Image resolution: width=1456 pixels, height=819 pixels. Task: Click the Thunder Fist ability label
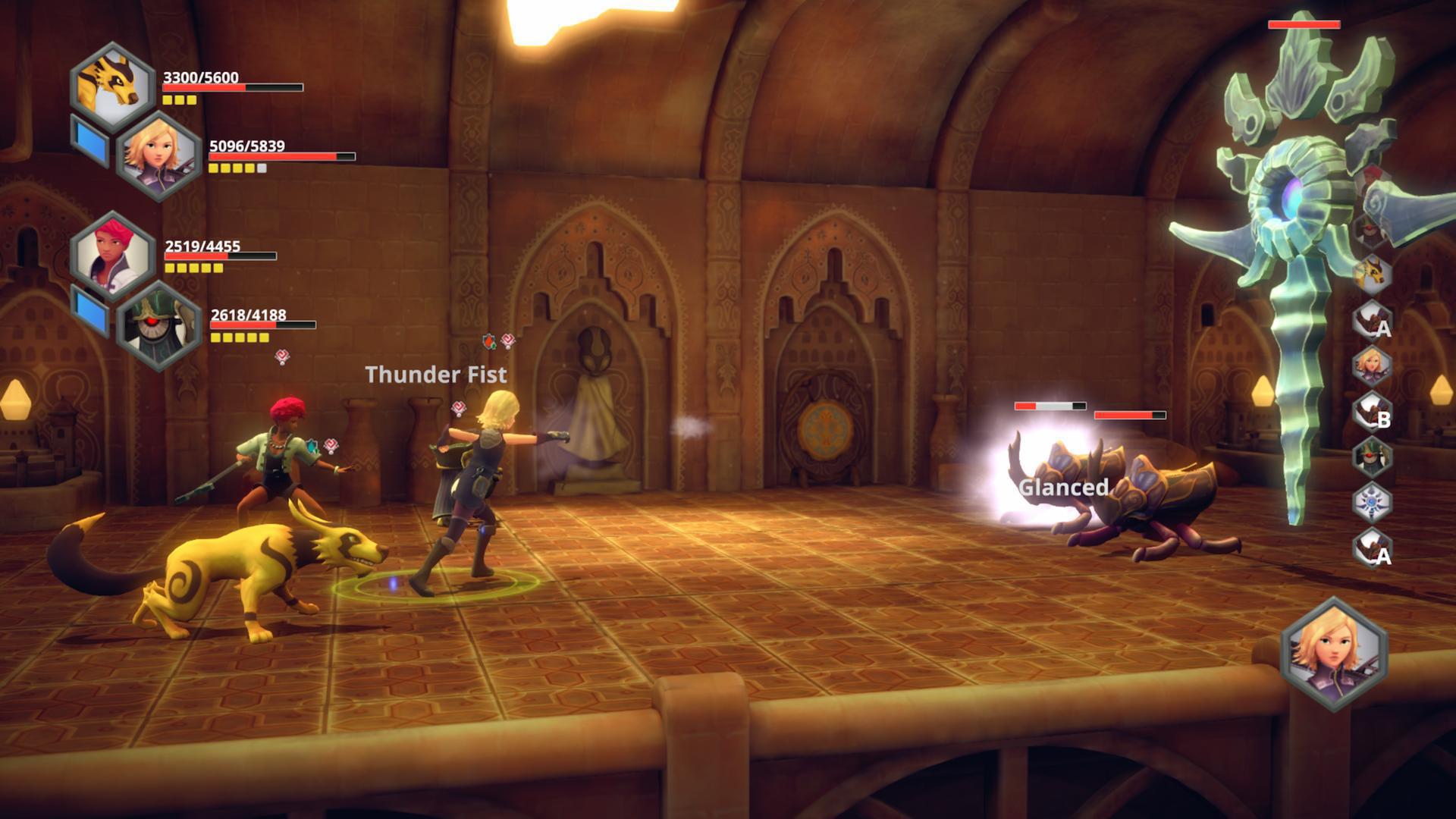click(435, 375)
